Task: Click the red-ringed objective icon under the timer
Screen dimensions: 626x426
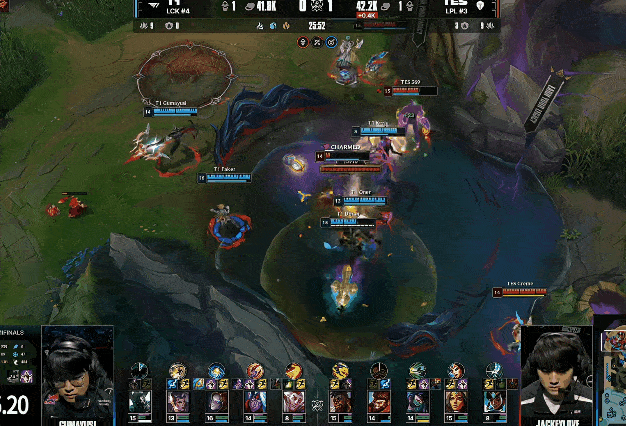Action: 303,42
